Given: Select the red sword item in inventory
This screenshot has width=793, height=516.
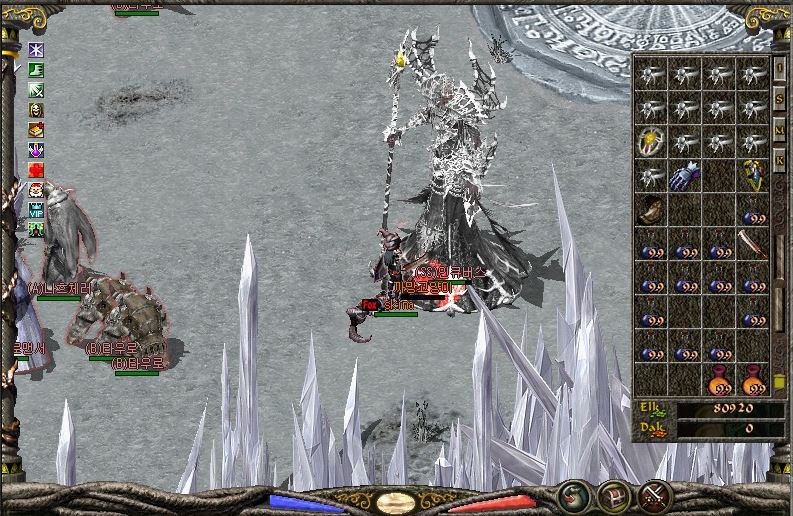Looking at the screenshot, I should pos(753,244).
